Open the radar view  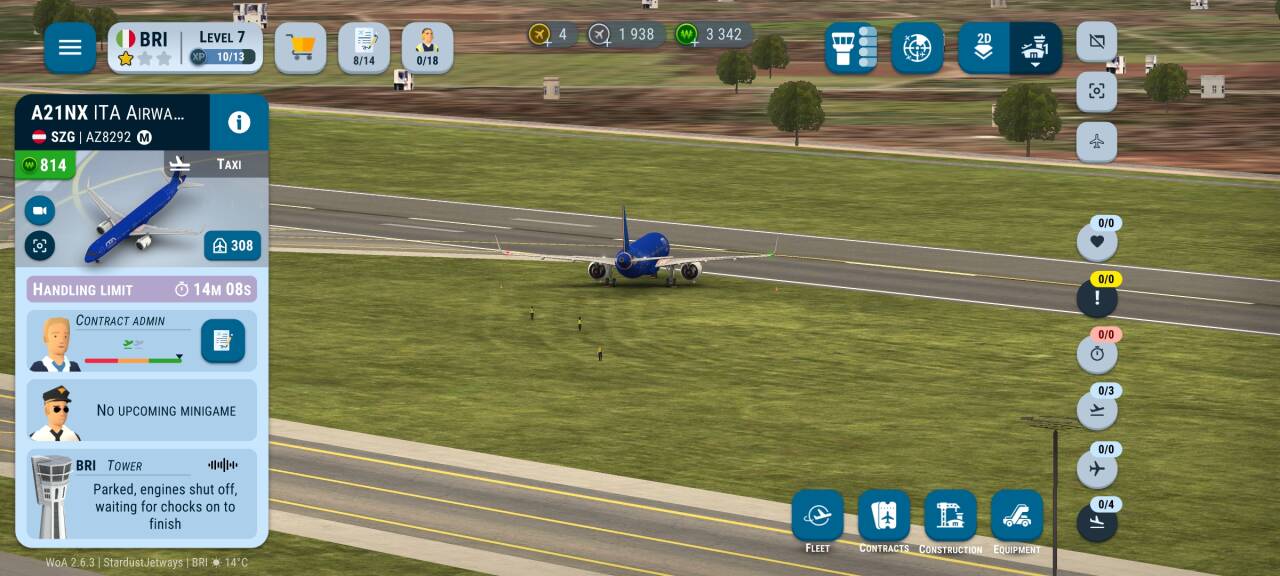(x=917, y=47)
